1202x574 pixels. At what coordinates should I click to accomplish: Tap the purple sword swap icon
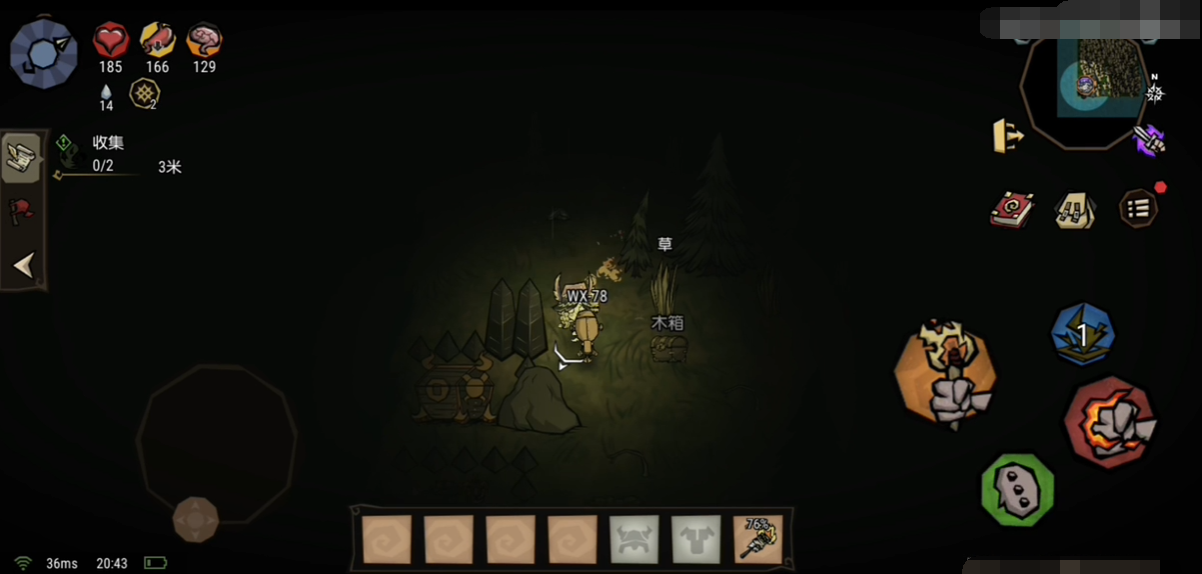[x=1150, y=139]
